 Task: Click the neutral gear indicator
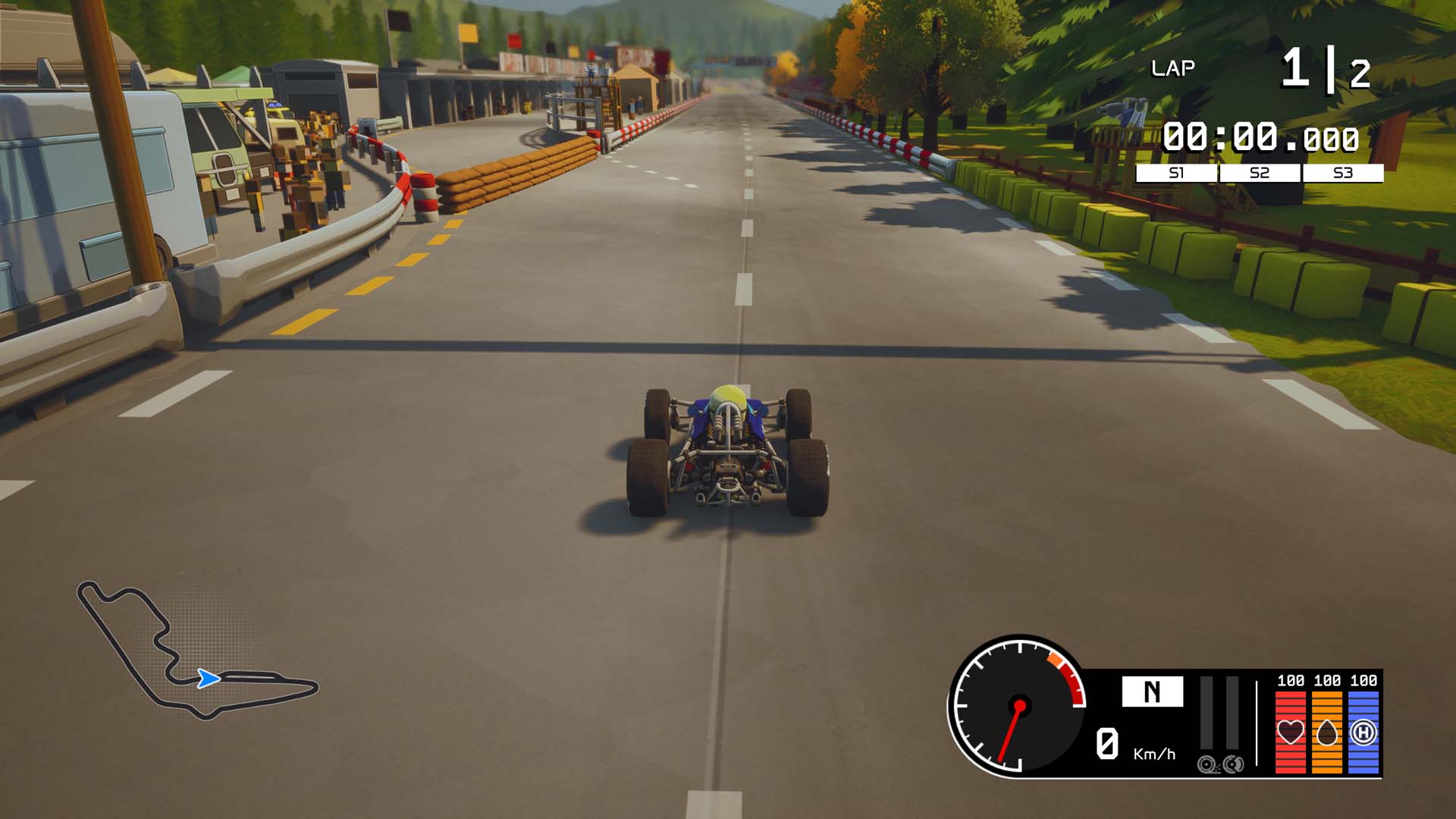(x=1152, y=692)
